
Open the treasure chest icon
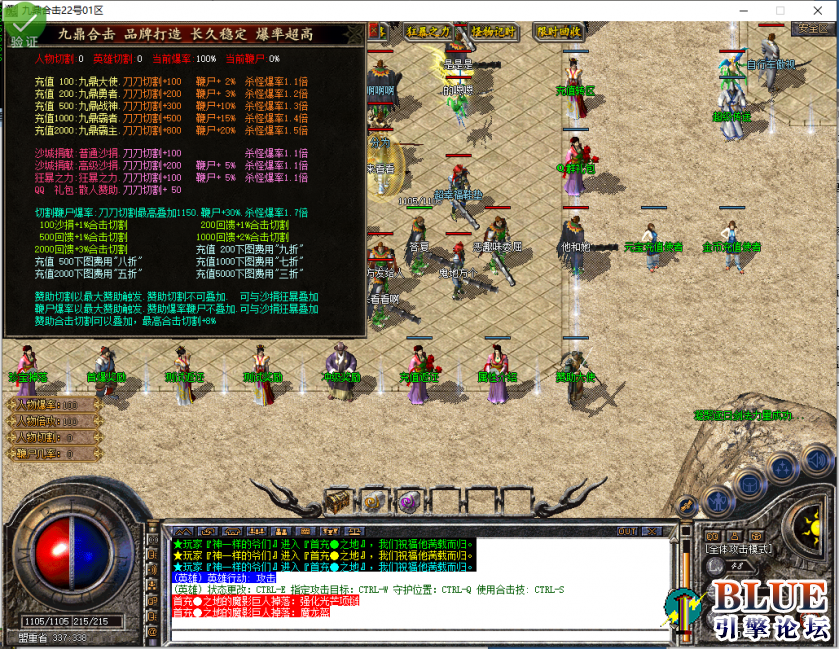[x=340, y=500]
